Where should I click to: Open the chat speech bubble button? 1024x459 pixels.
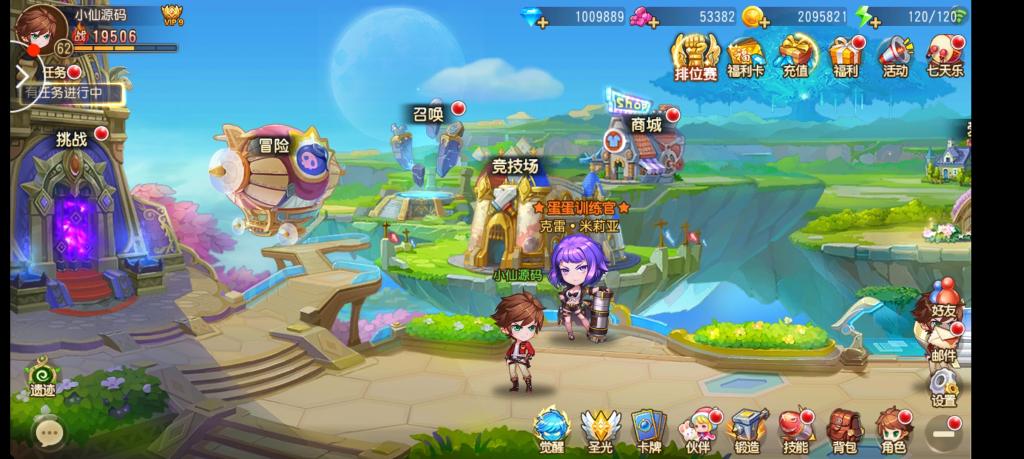click(x=48, y=432)
